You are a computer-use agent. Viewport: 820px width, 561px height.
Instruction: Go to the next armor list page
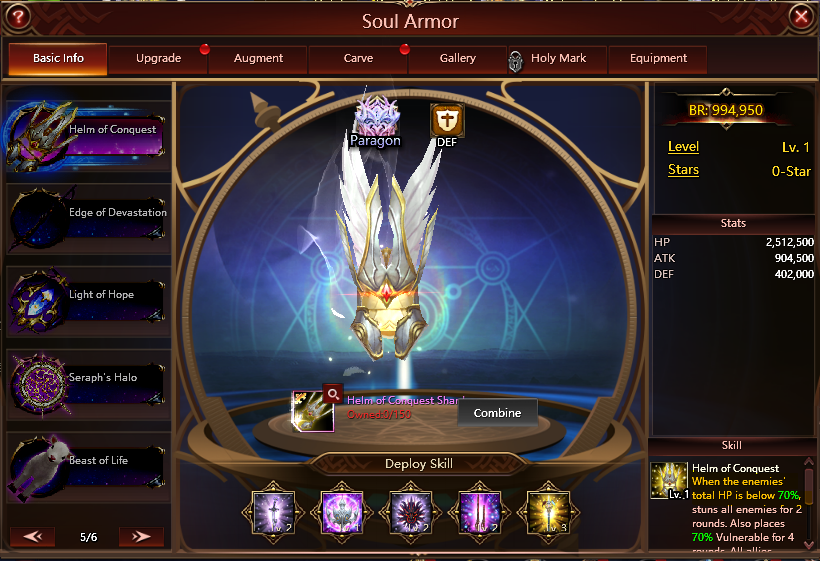coord(141,537)
